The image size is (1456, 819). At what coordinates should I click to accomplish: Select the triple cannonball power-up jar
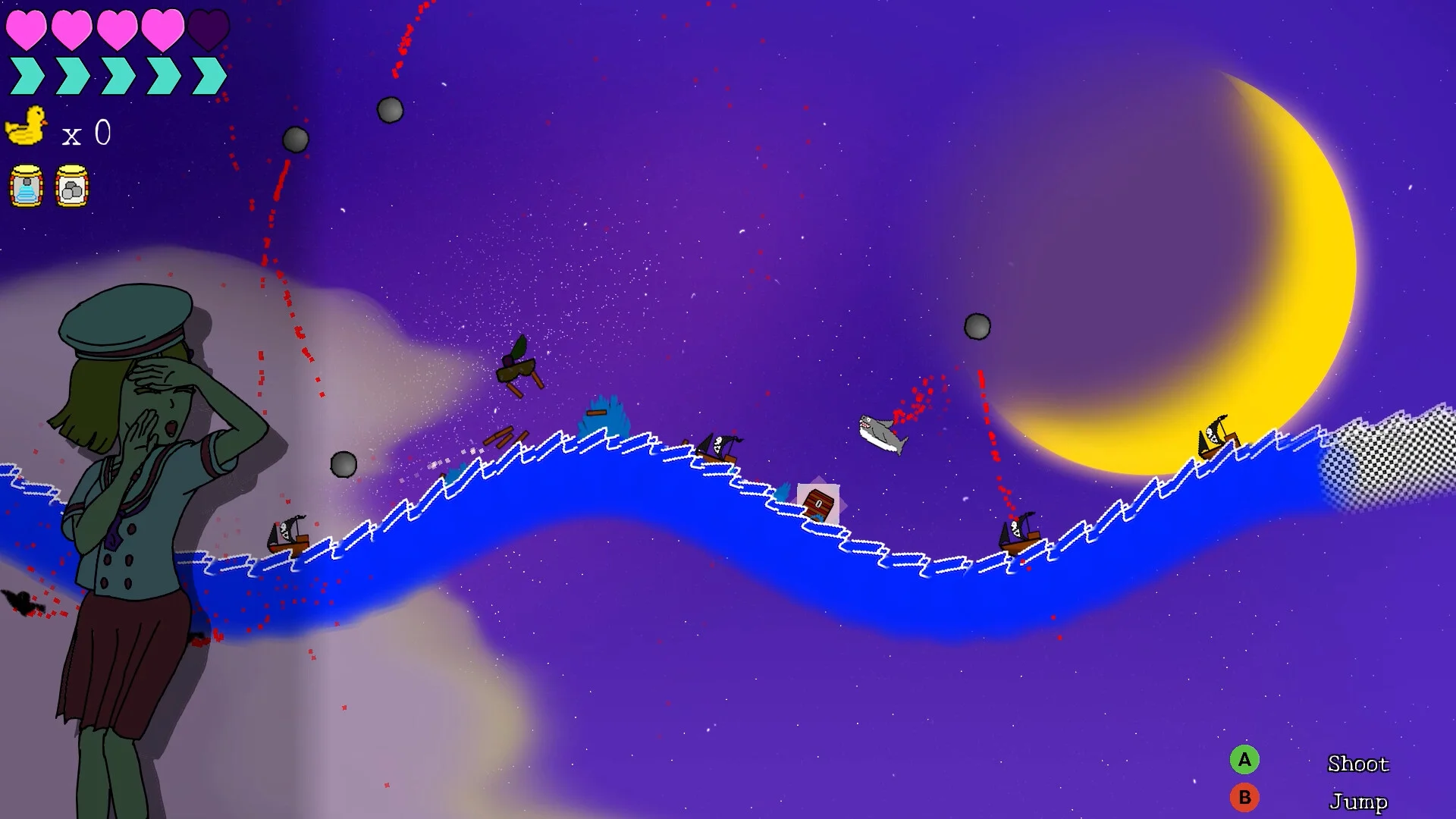72,186
